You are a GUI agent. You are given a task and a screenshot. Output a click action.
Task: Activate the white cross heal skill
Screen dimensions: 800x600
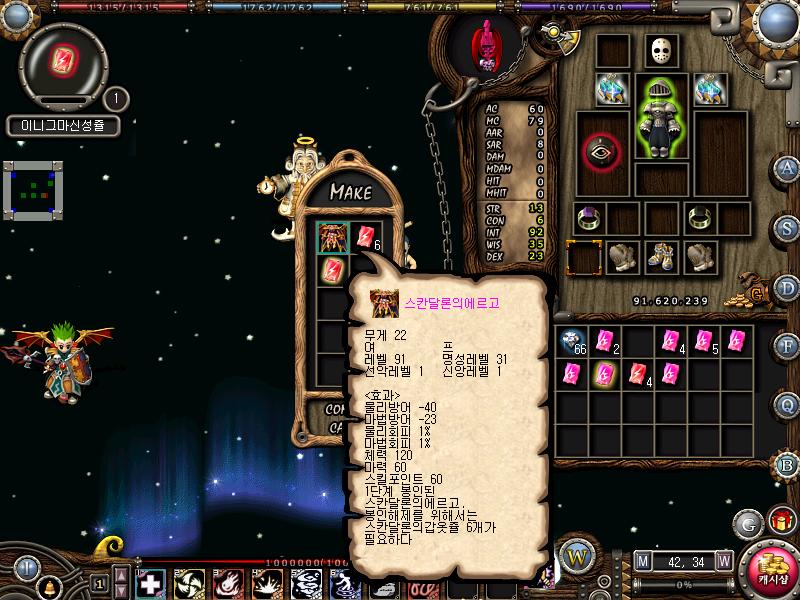pos(151,582)
